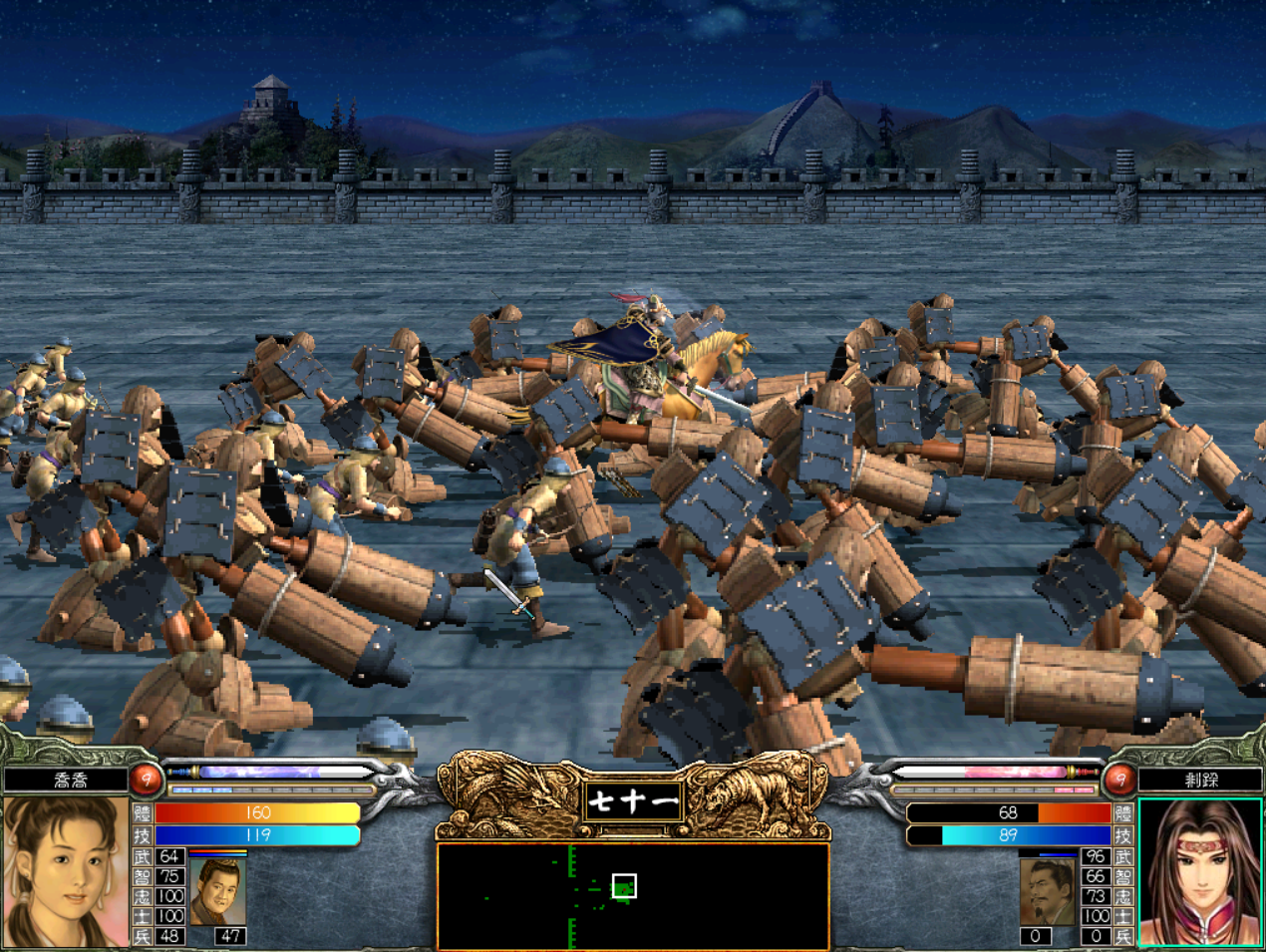Click the golden dragon emblem
This screenshot has width=1266, height=952.
[510, 794]
